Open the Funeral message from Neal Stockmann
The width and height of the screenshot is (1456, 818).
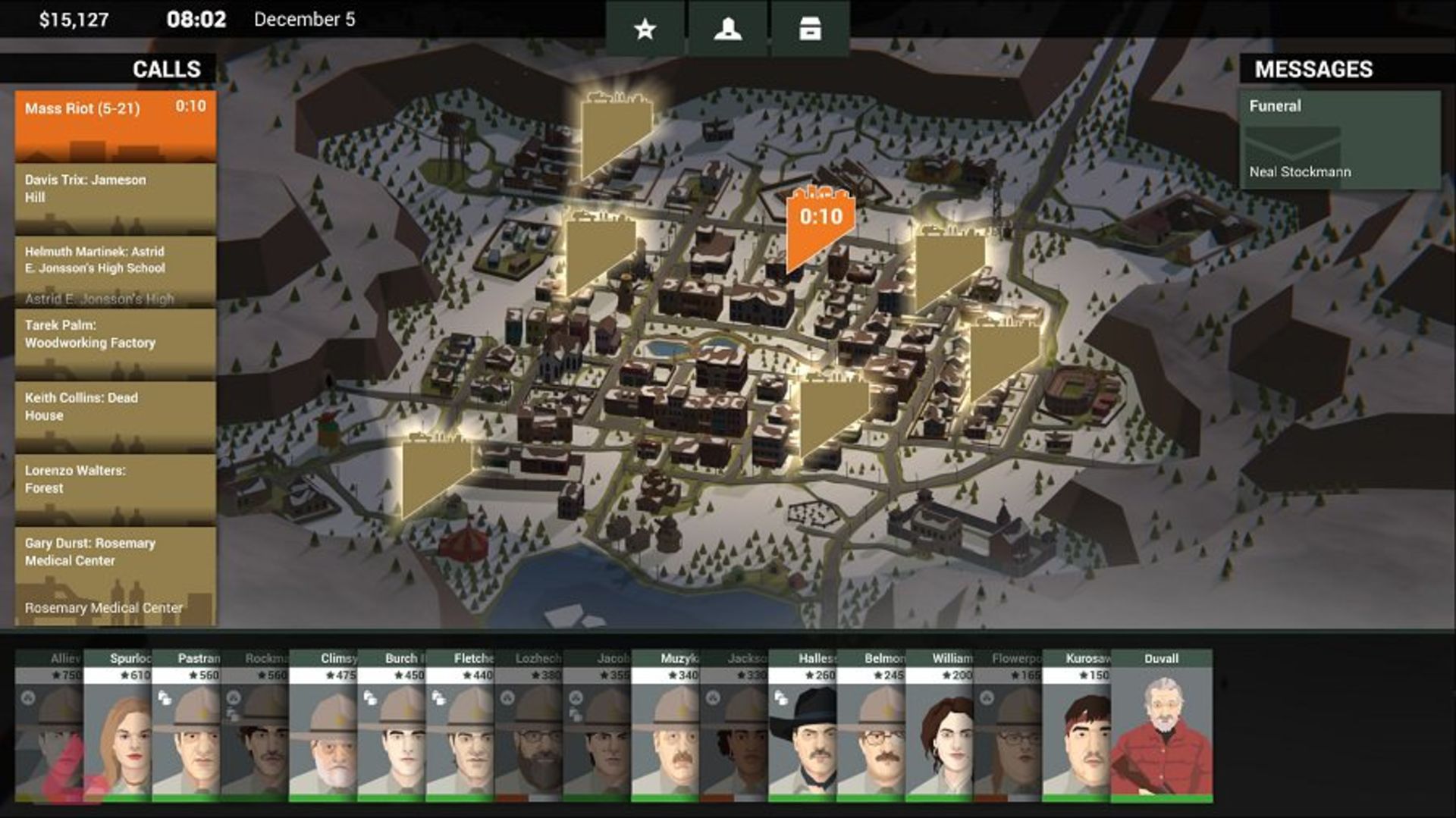coord(1339,140)
